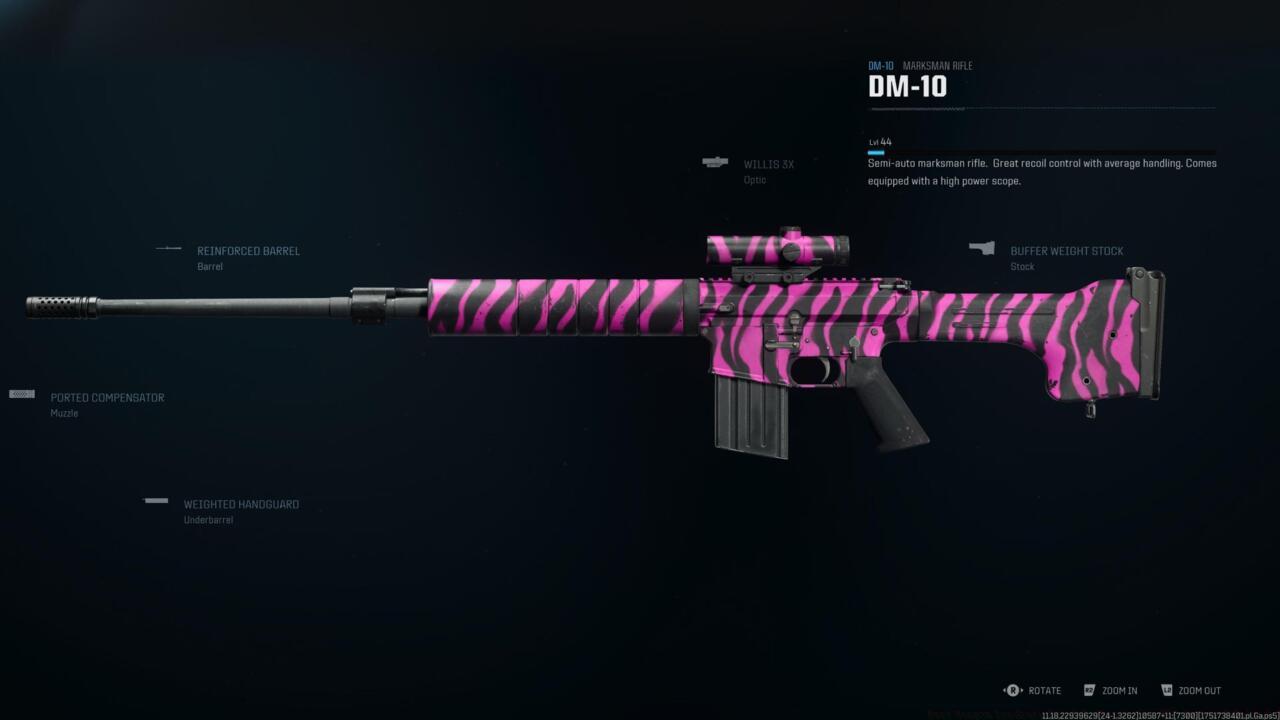Click the Reinforced Barrel attachment icon
The image size is (1280, 720).
166,249
